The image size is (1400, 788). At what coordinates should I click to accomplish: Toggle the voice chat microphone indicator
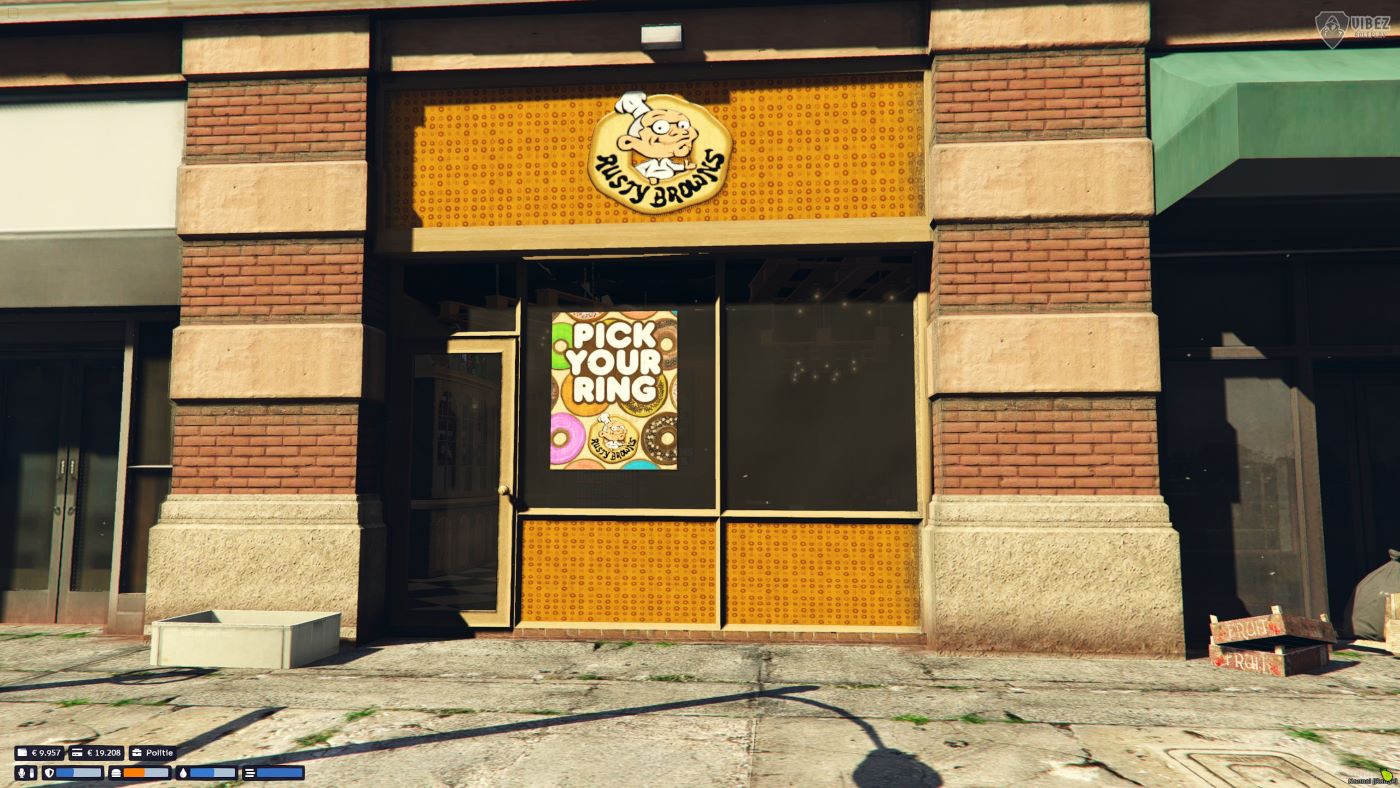pyautogui.click(x=22, y=773)
